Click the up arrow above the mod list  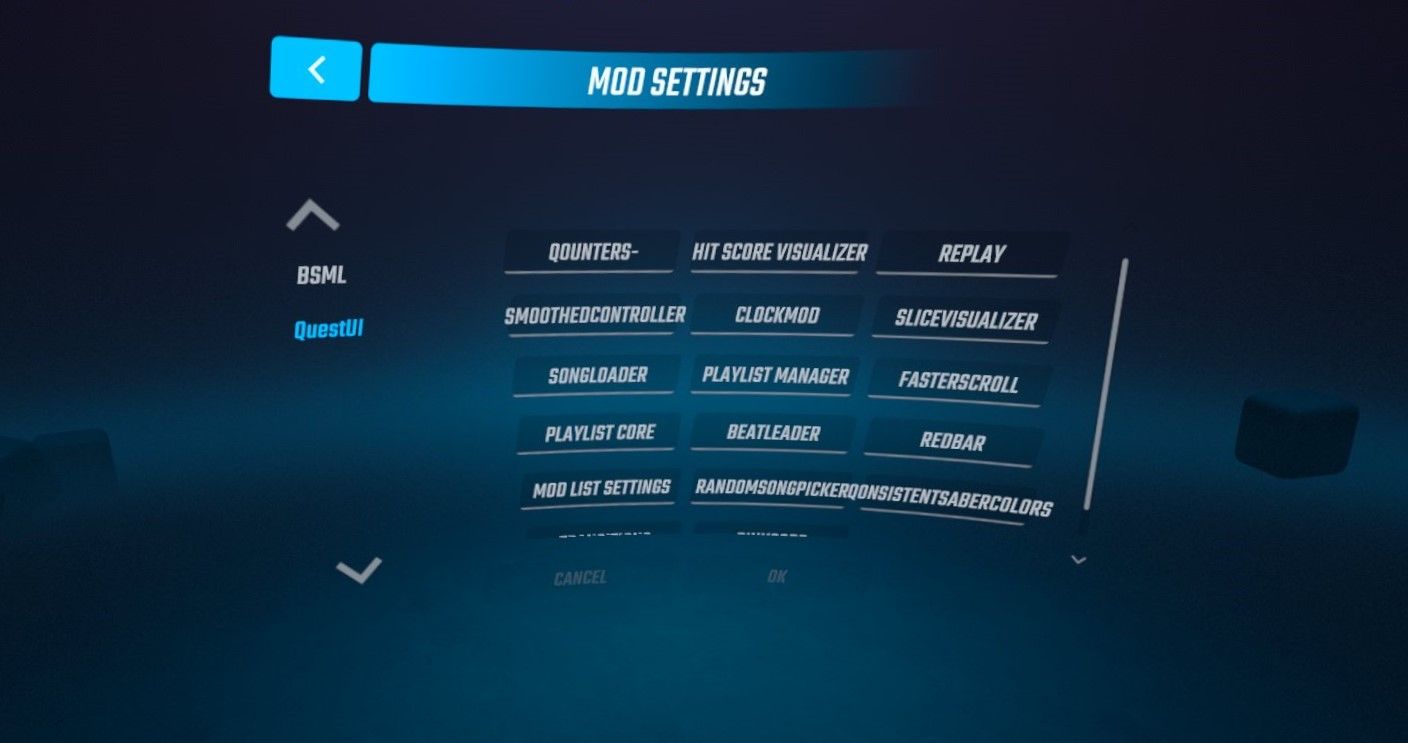coord(310,213)
